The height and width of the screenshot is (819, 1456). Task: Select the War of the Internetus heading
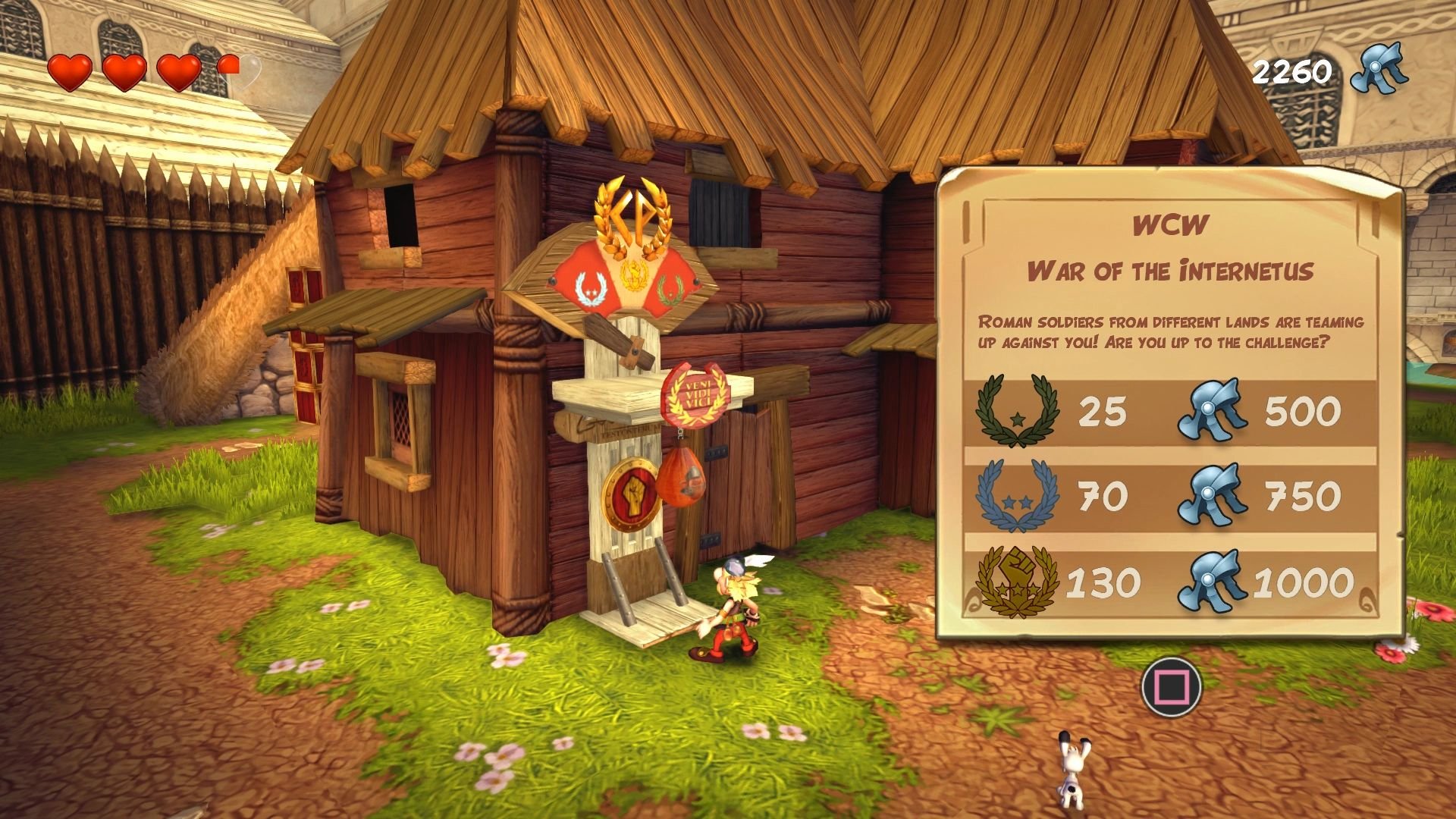[x=1172, y=268]
